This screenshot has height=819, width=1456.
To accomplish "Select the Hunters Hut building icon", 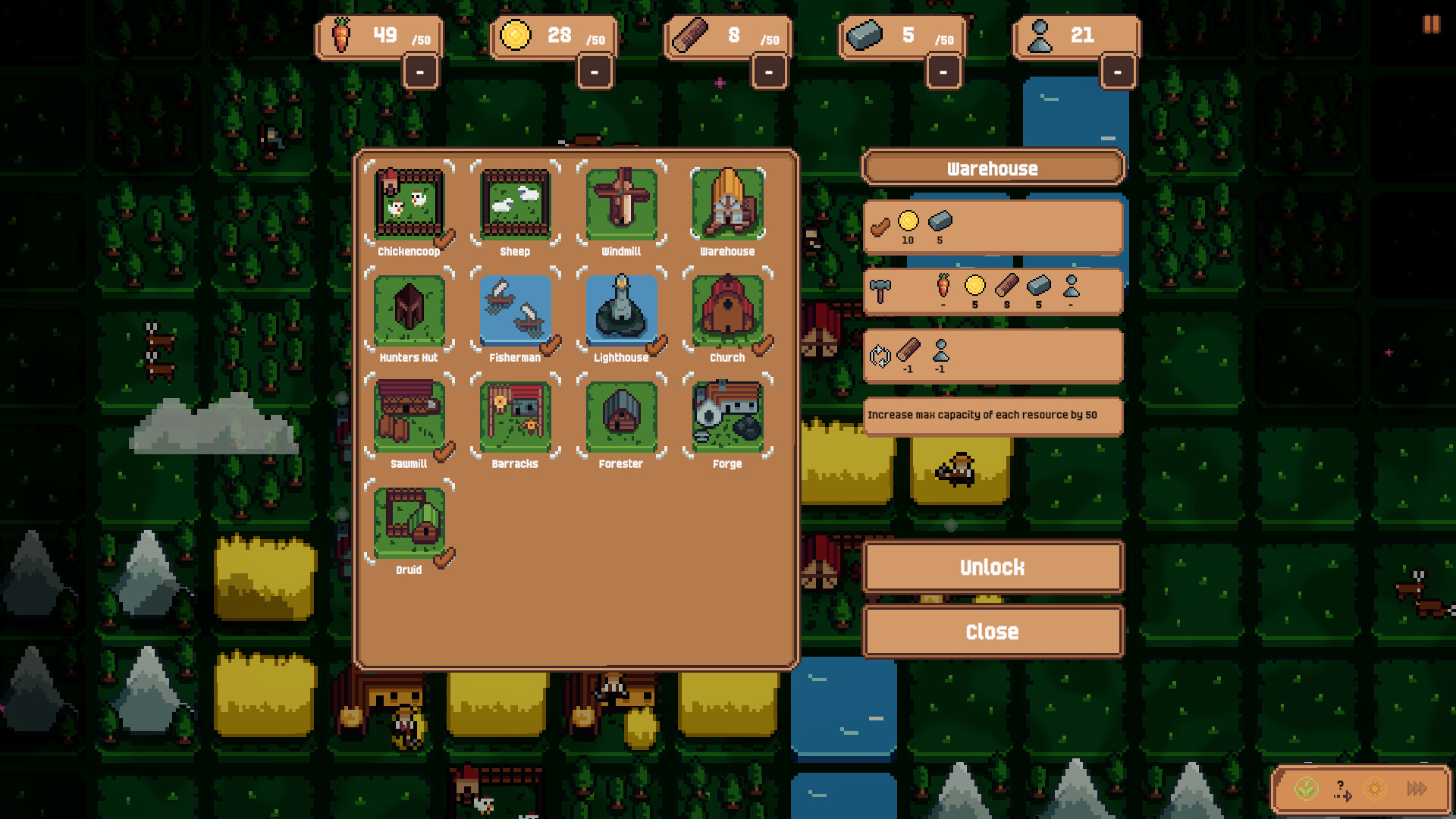I will pyautogui.click(x=409, y=311).
